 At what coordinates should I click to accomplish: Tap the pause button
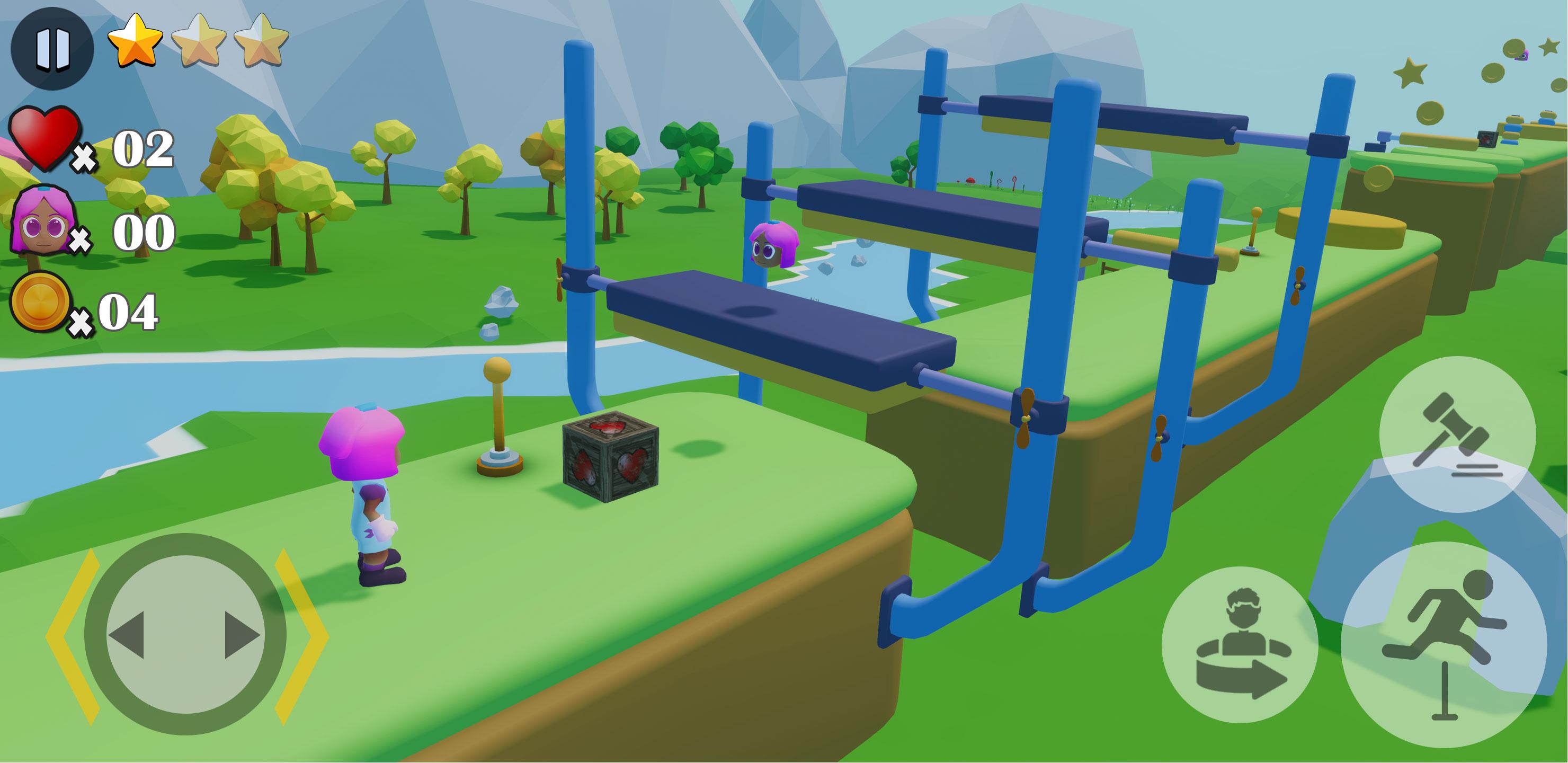54,49
